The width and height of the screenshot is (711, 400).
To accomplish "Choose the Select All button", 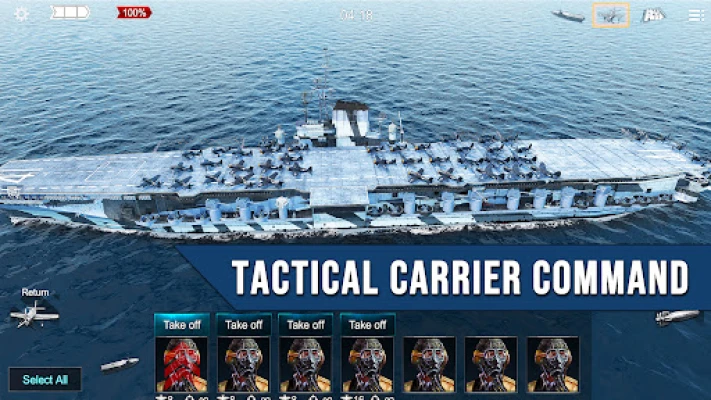I will tap(45, 380).
